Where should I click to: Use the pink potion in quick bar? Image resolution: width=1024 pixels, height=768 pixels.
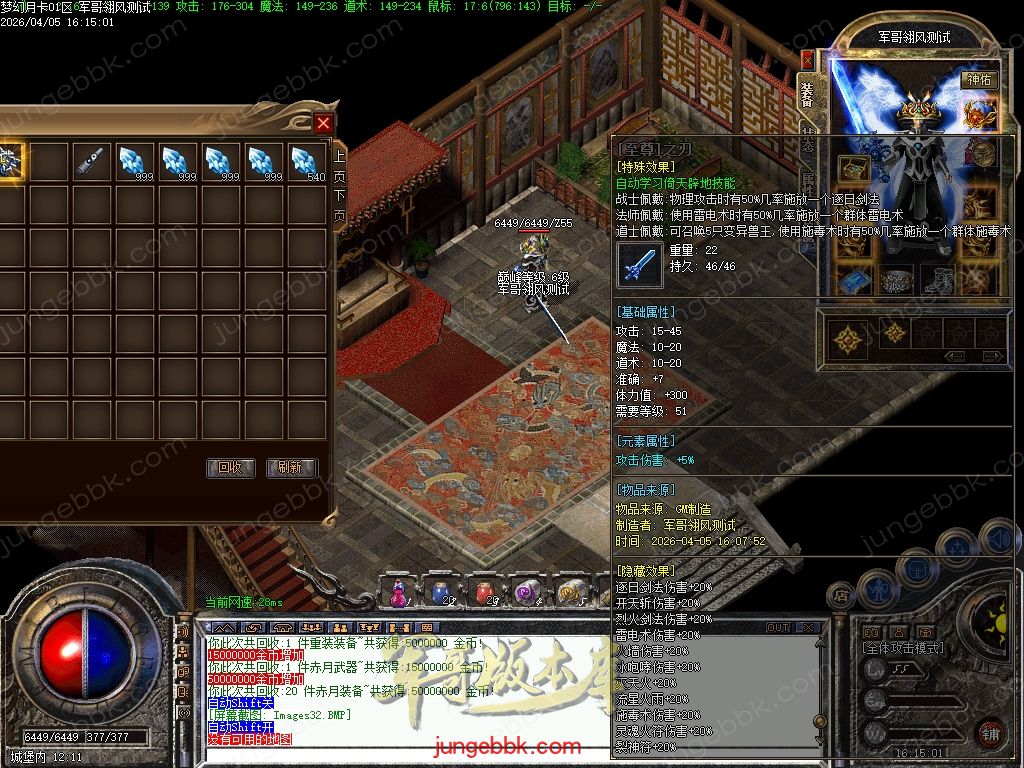click(x=398, y=593)
